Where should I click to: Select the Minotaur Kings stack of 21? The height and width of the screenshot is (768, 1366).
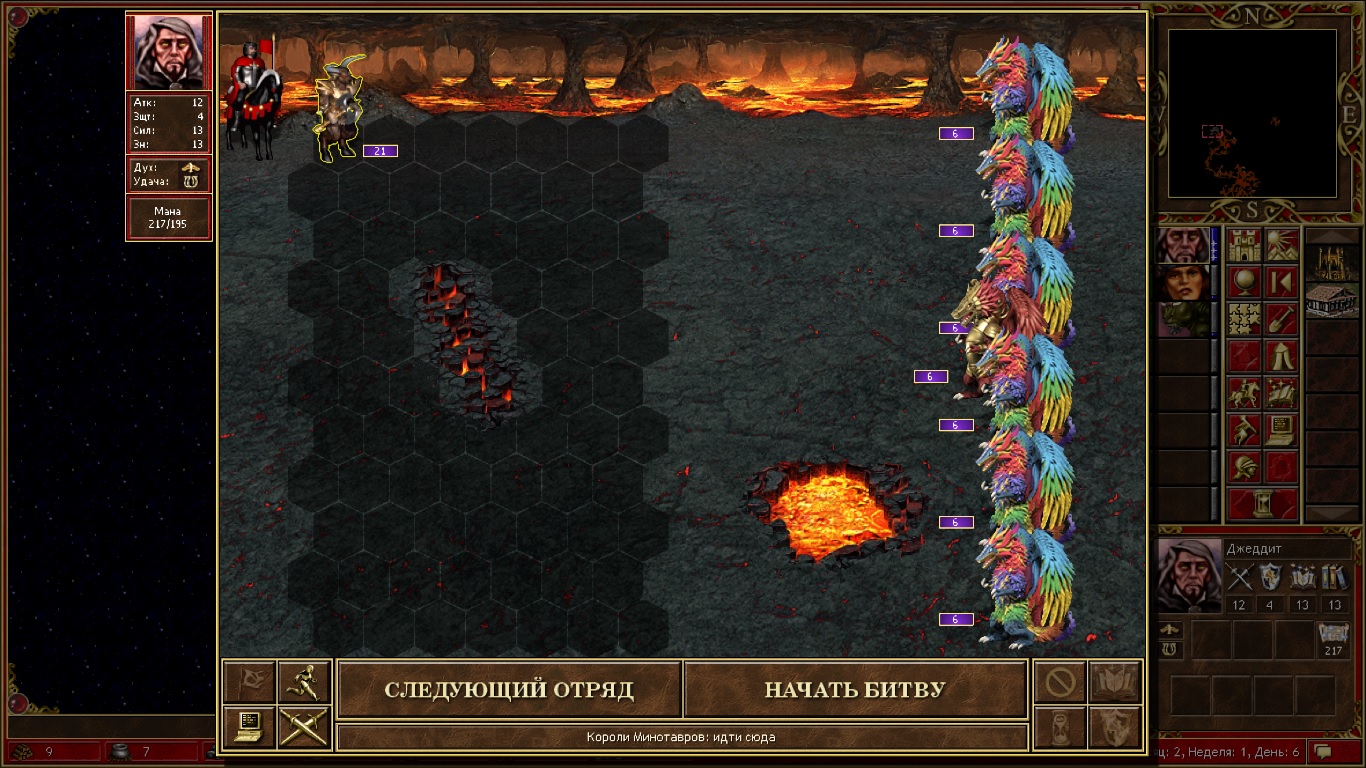click(337, 110)
